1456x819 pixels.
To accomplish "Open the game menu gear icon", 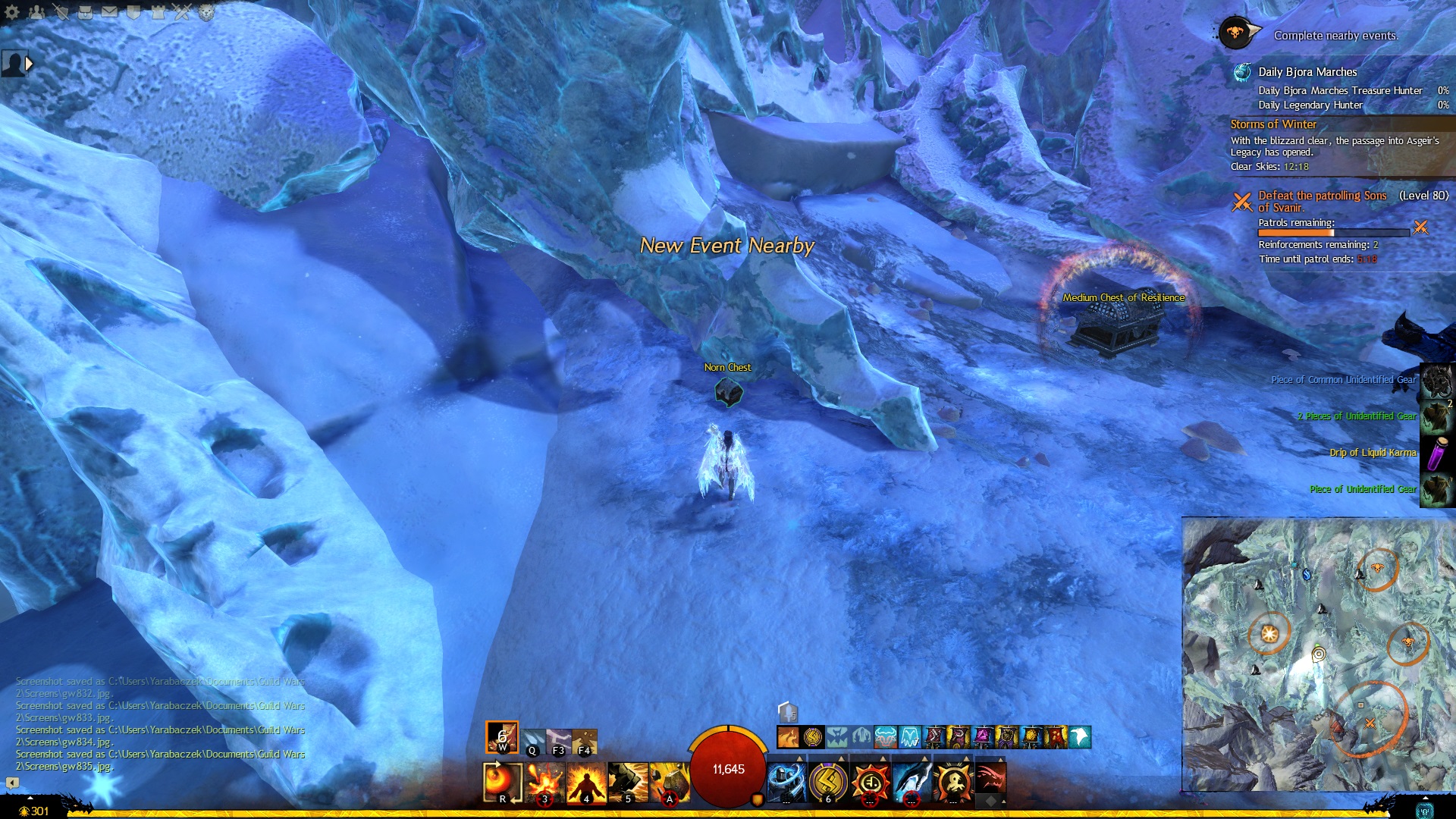I will pyautogui.click(x=12, y=12).
